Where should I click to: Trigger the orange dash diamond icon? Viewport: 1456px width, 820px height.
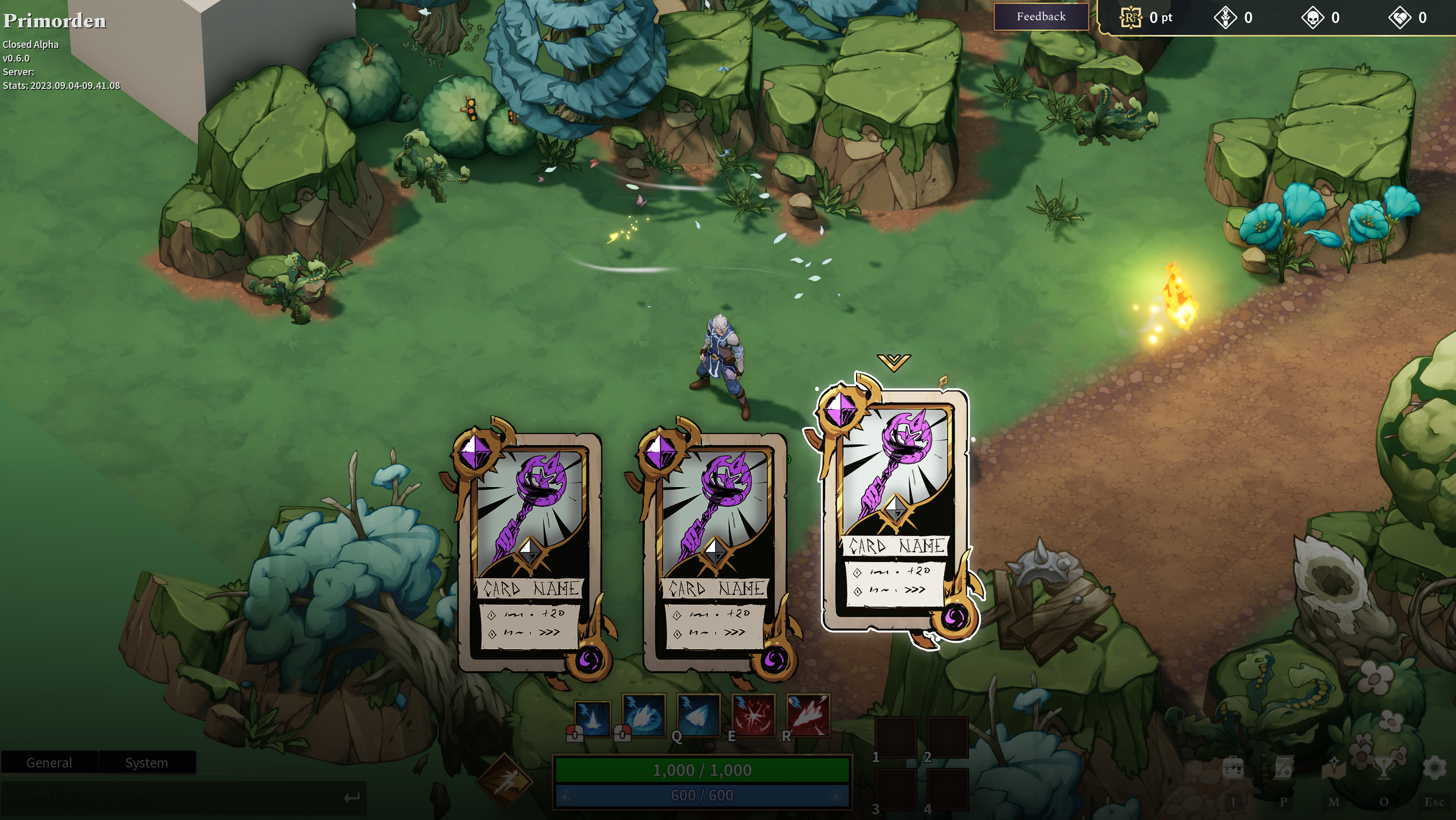click(504, 780)
